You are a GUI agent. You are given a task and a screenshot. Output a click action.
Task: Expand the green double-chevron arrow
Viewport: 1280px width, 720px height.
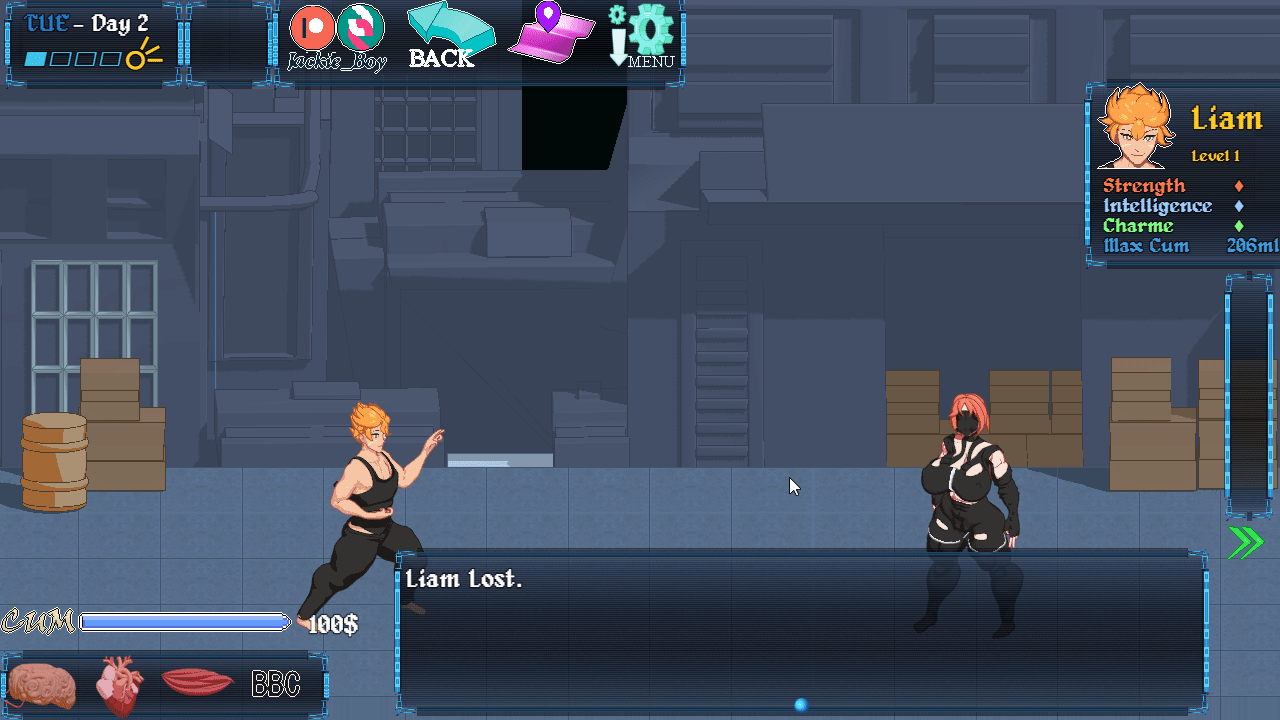click(1245, 541)
